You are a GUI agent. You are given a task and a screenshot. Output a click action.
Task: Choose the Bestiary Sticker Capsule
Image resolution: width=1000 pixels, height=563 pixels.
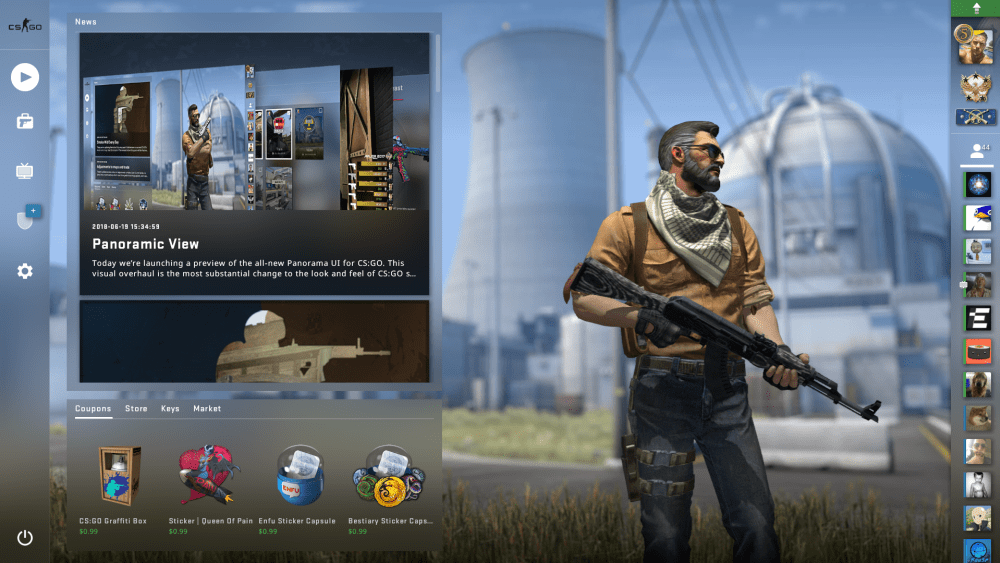[x=388, y=480]
